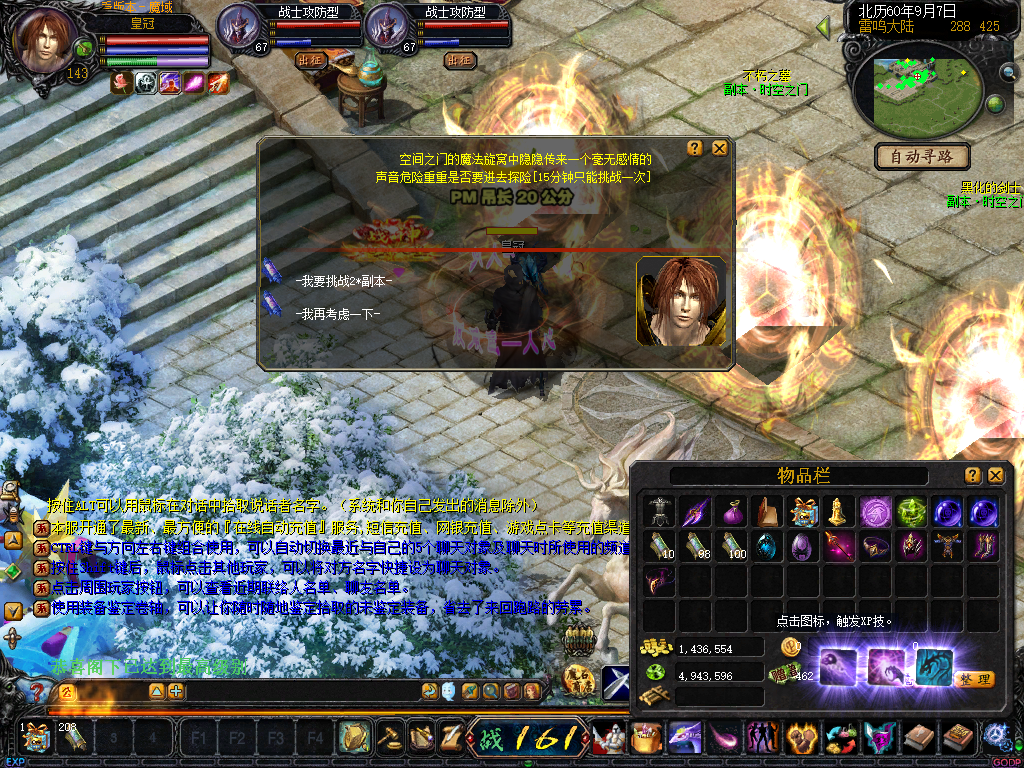Open the inventory help question mark
1024x768 pixels.
click(x=972, y=476)
